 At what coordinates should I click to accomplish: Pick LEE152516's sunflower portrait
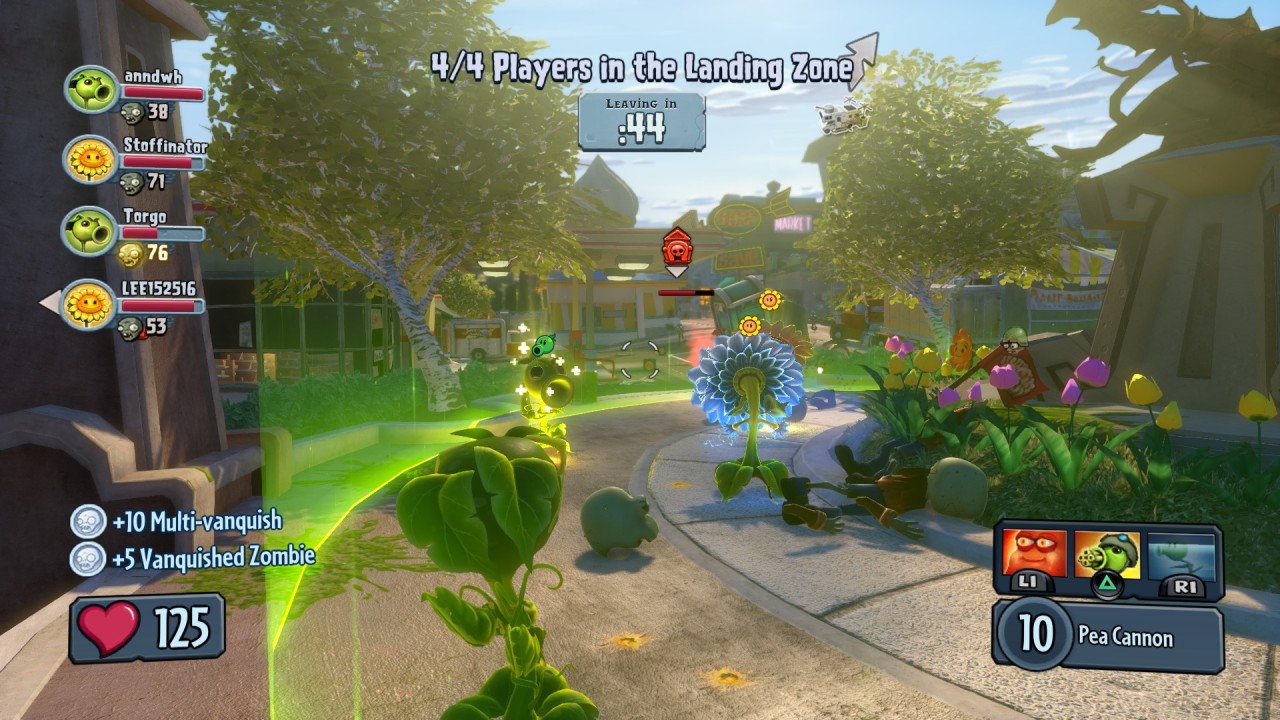tap(90, 304)
